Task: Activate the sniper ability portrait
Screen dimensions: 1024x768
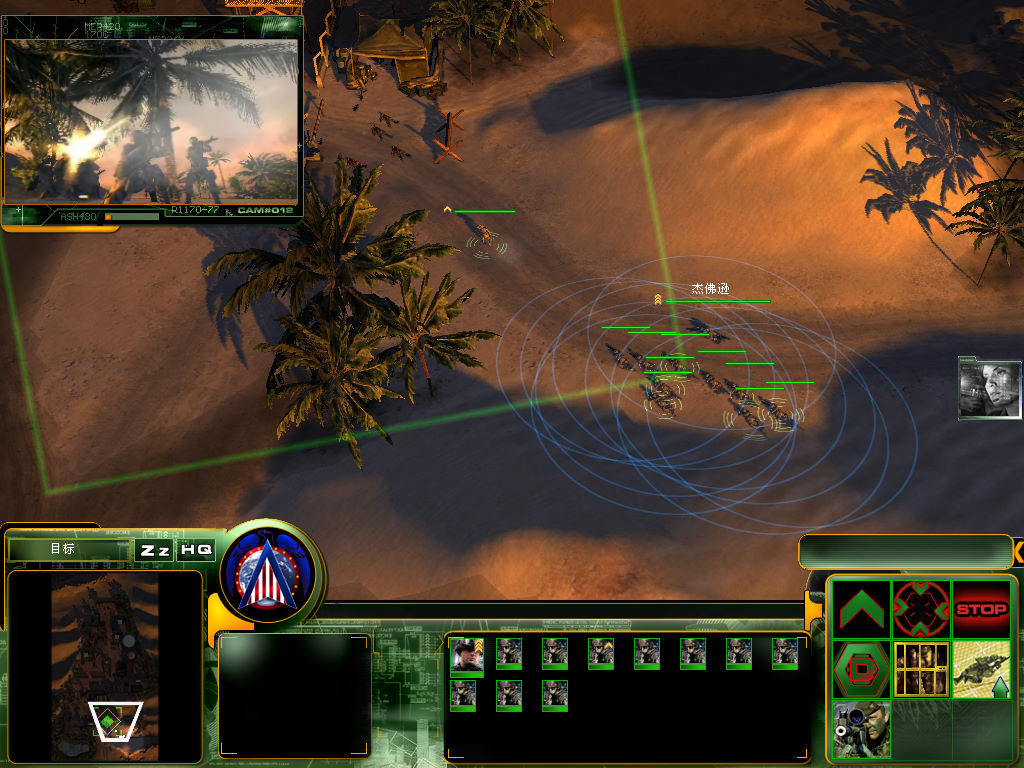Action: [x=861, y=729]
